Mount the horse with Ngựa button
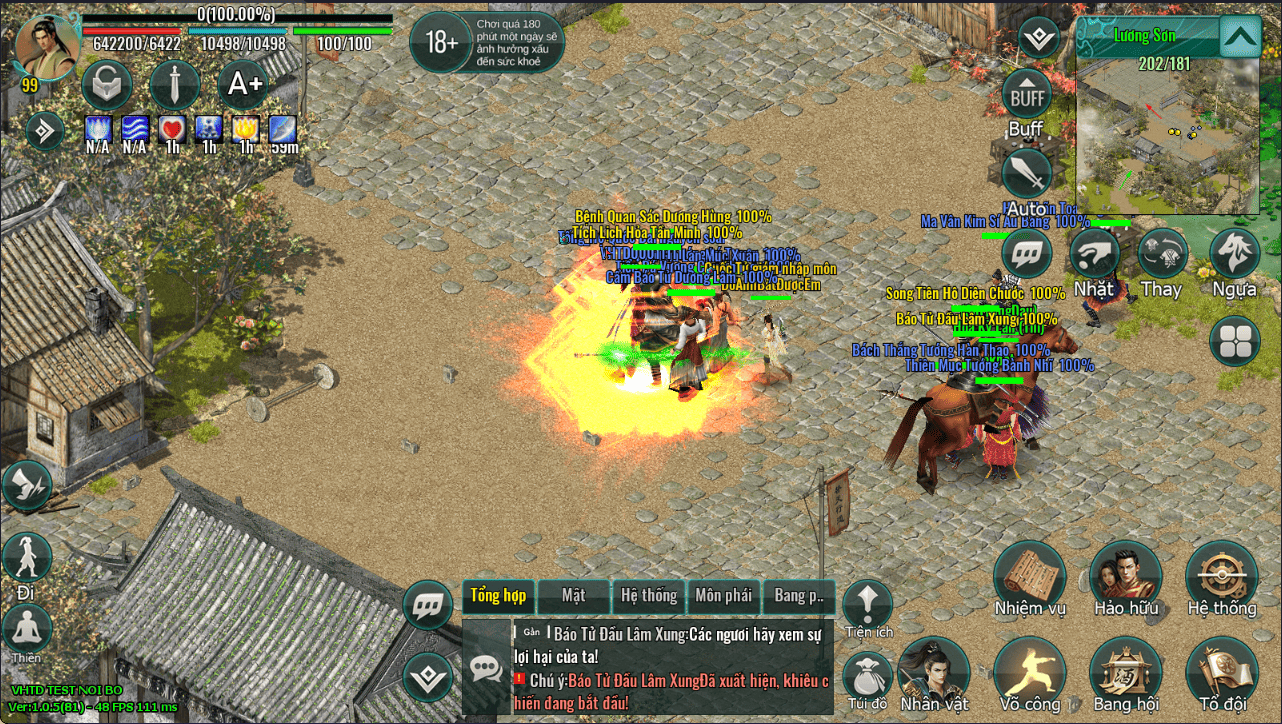Viewport: 1282px width, 724px height. point(1234,254)
